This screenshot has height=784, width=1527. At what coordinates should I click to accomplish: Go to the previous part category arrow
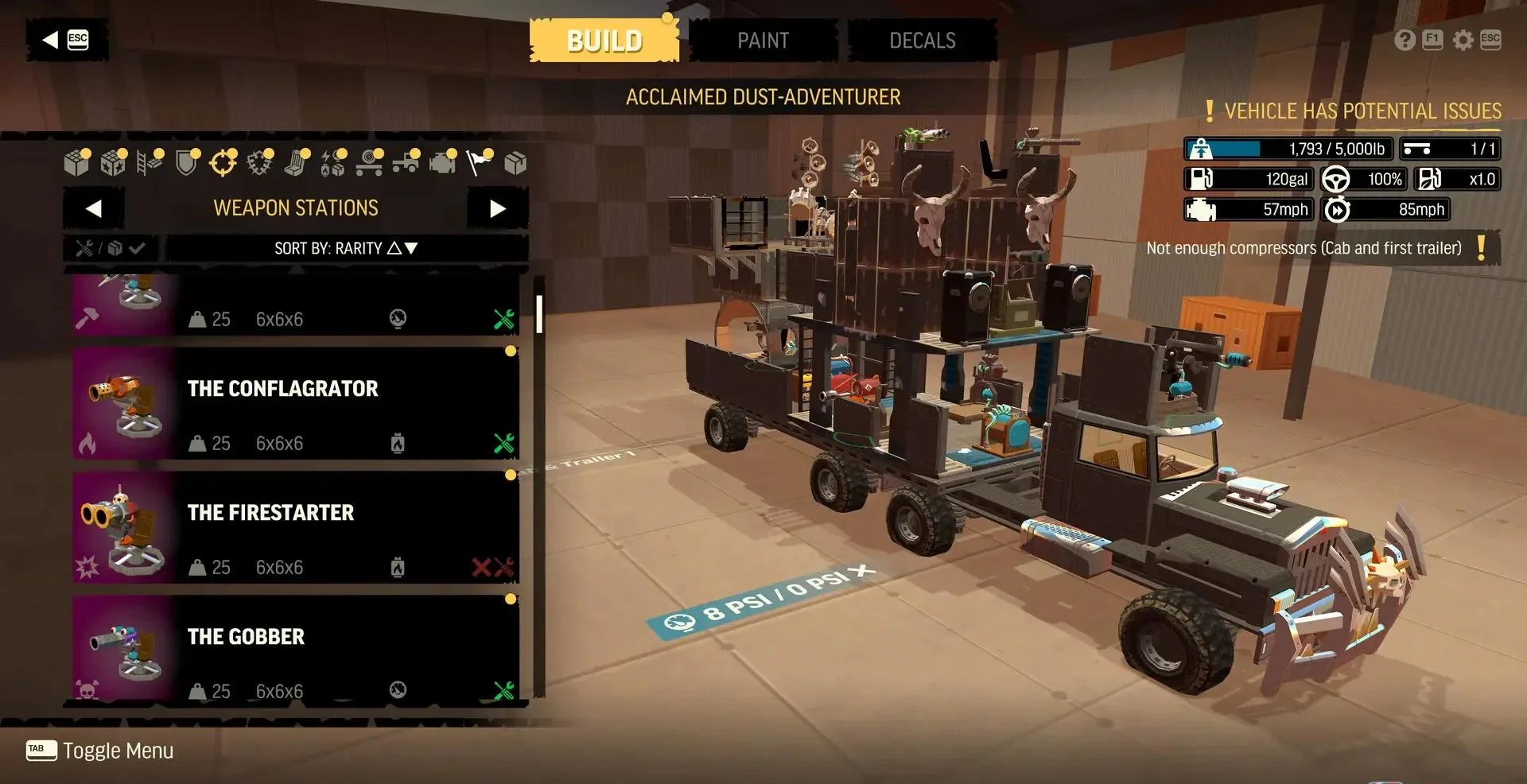[x=94, y=208]
